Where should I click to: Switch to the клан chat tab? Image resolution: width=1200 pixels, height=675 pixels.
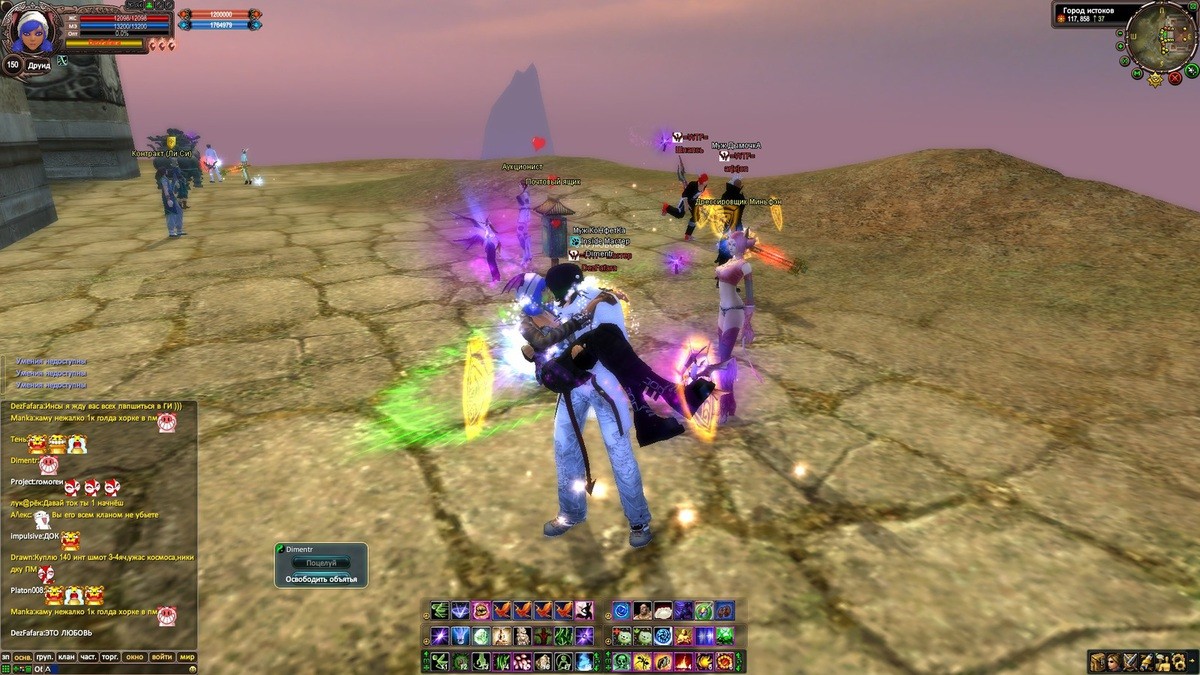coord(66,657)
